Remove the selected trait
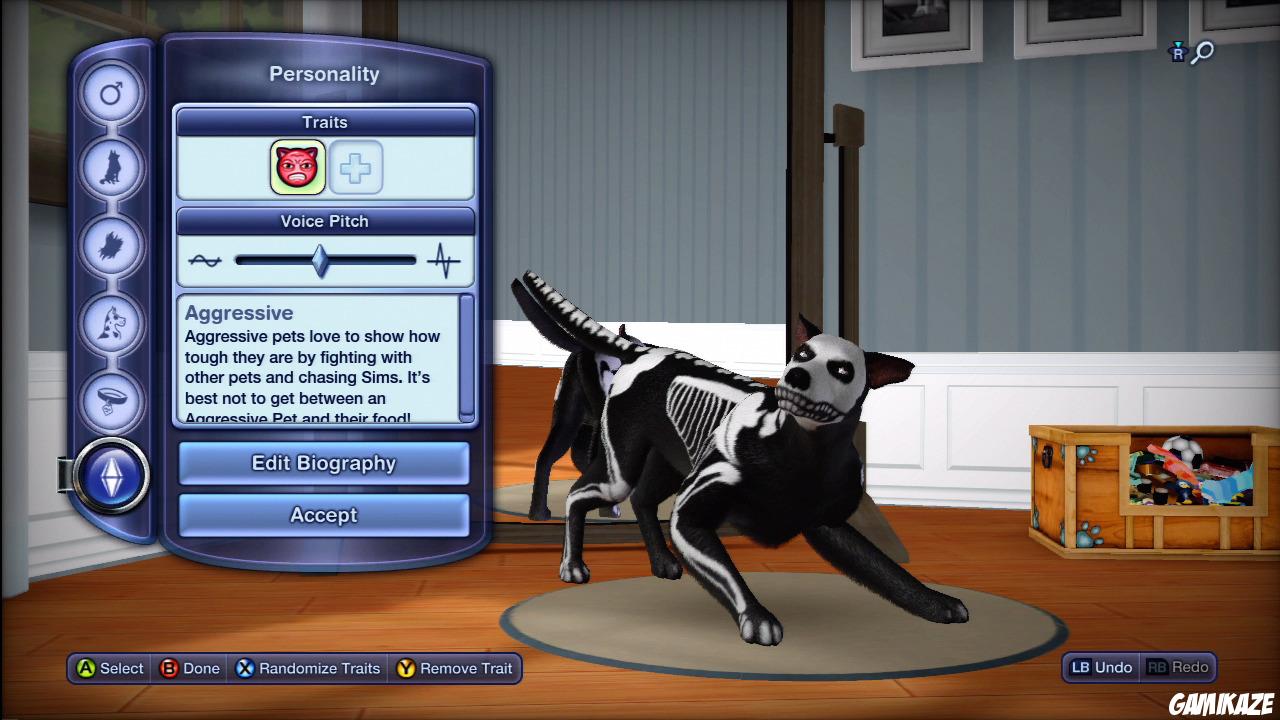Image resolution: width=1280 pixels, height=720 pixels. point(456,668)
